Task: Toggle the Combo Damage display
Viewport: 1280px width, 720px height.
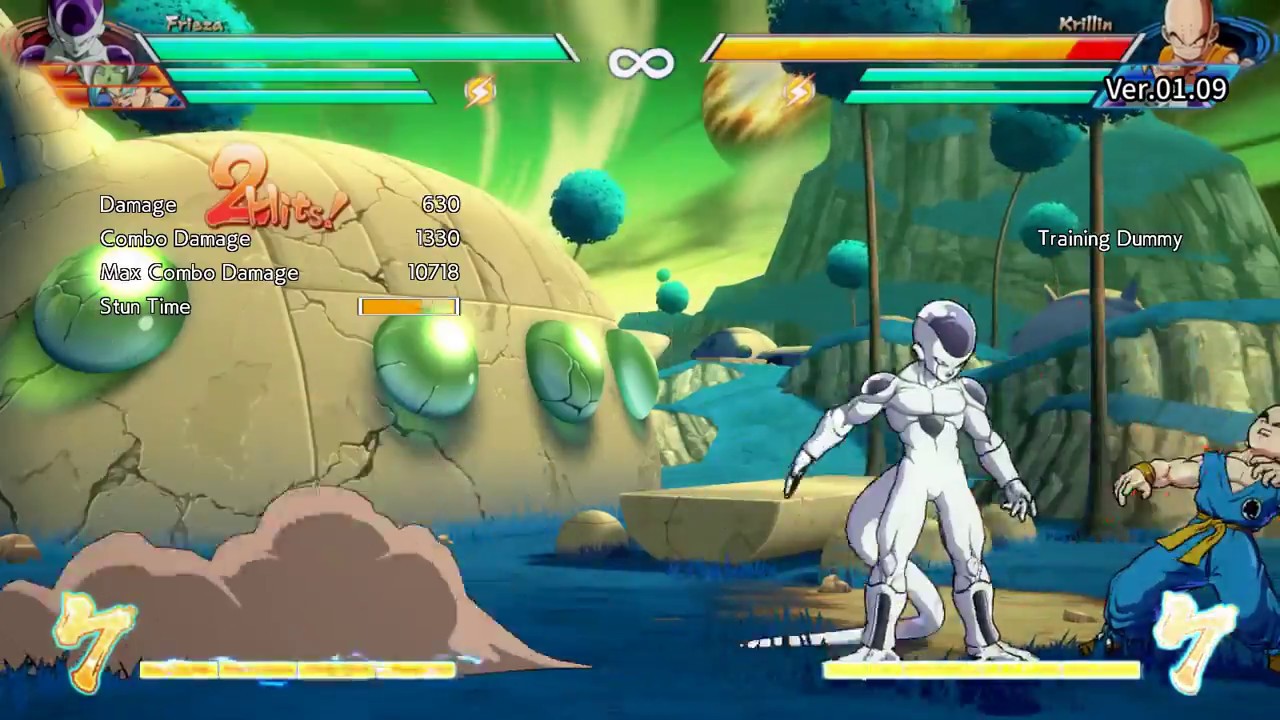Action: 175,238
